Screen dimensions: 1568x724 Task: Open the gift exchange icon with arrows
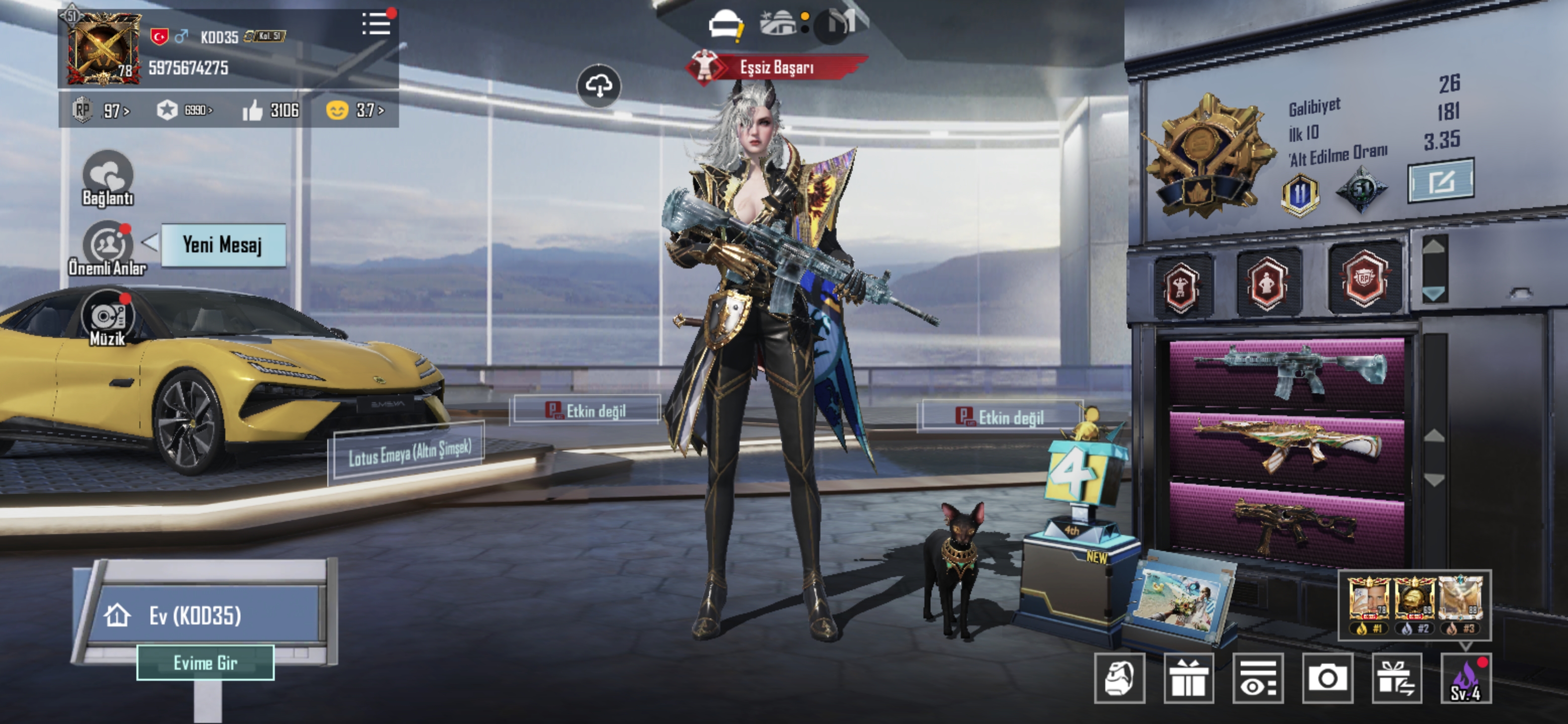click(x=1396, y=678)
